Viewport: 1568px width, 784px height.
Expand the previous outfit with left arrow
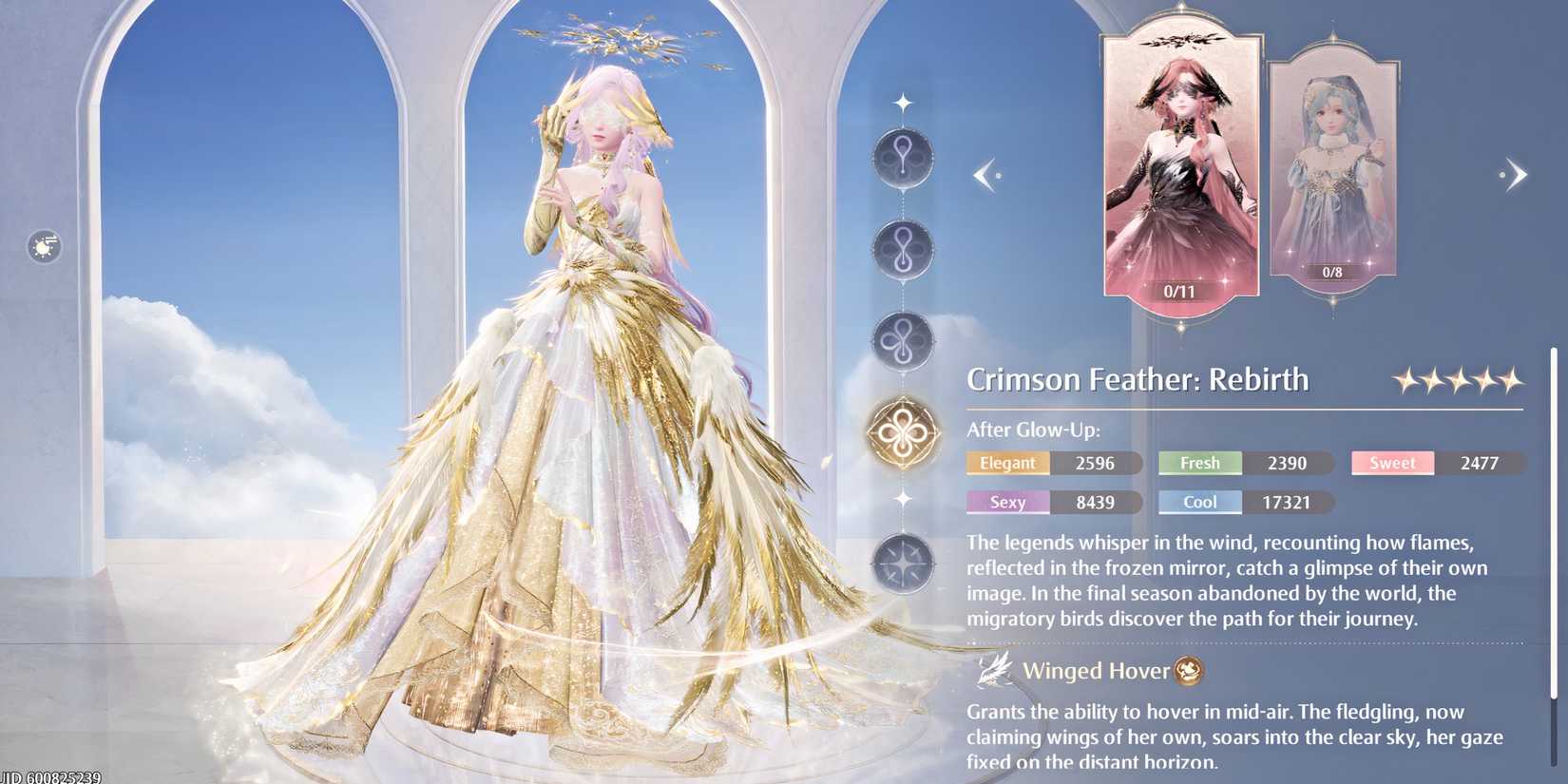point(986,175)
